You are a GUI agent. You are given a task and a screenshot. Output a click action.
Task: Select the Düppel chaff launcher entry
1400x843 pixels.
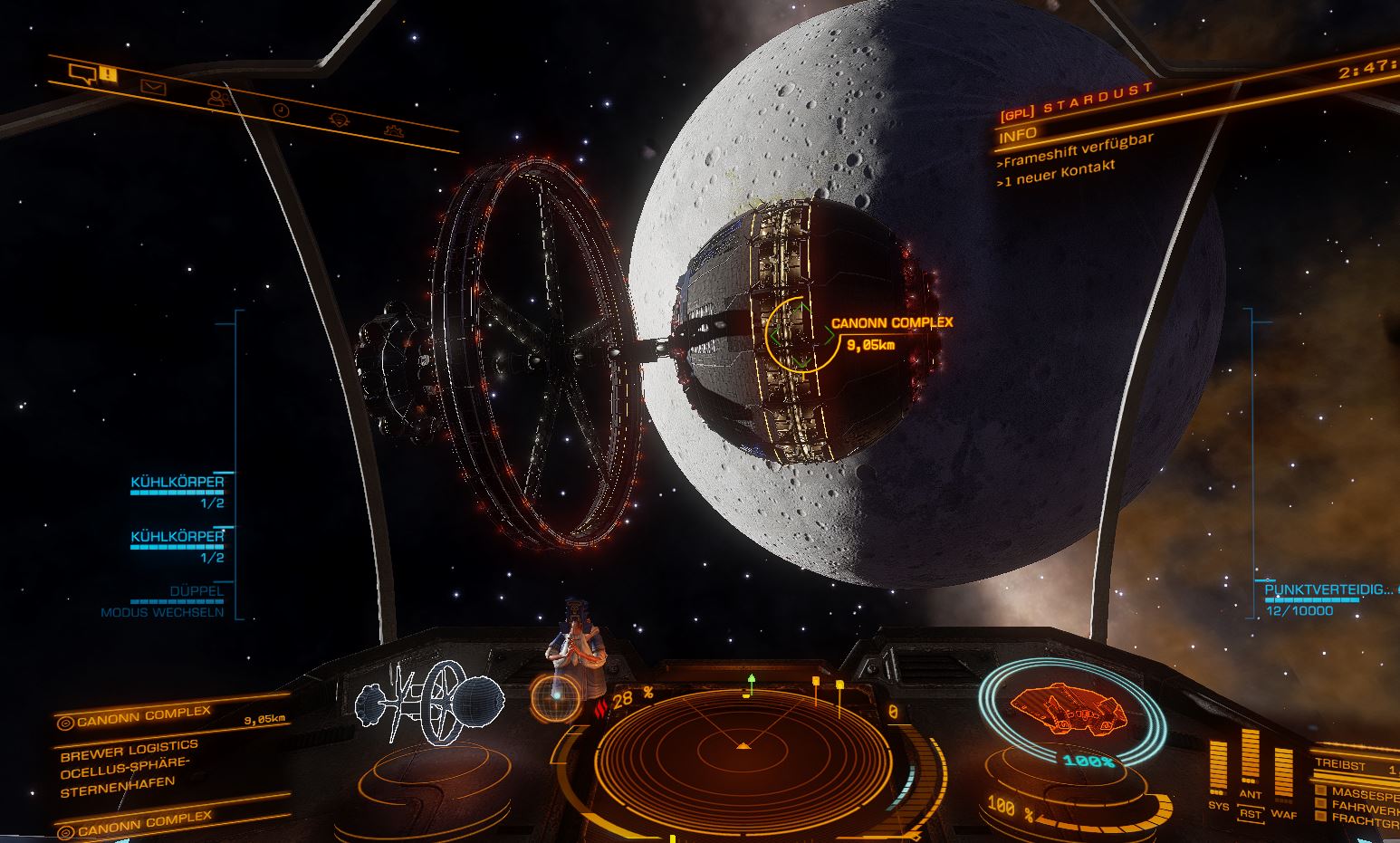[x=196, y=591]
